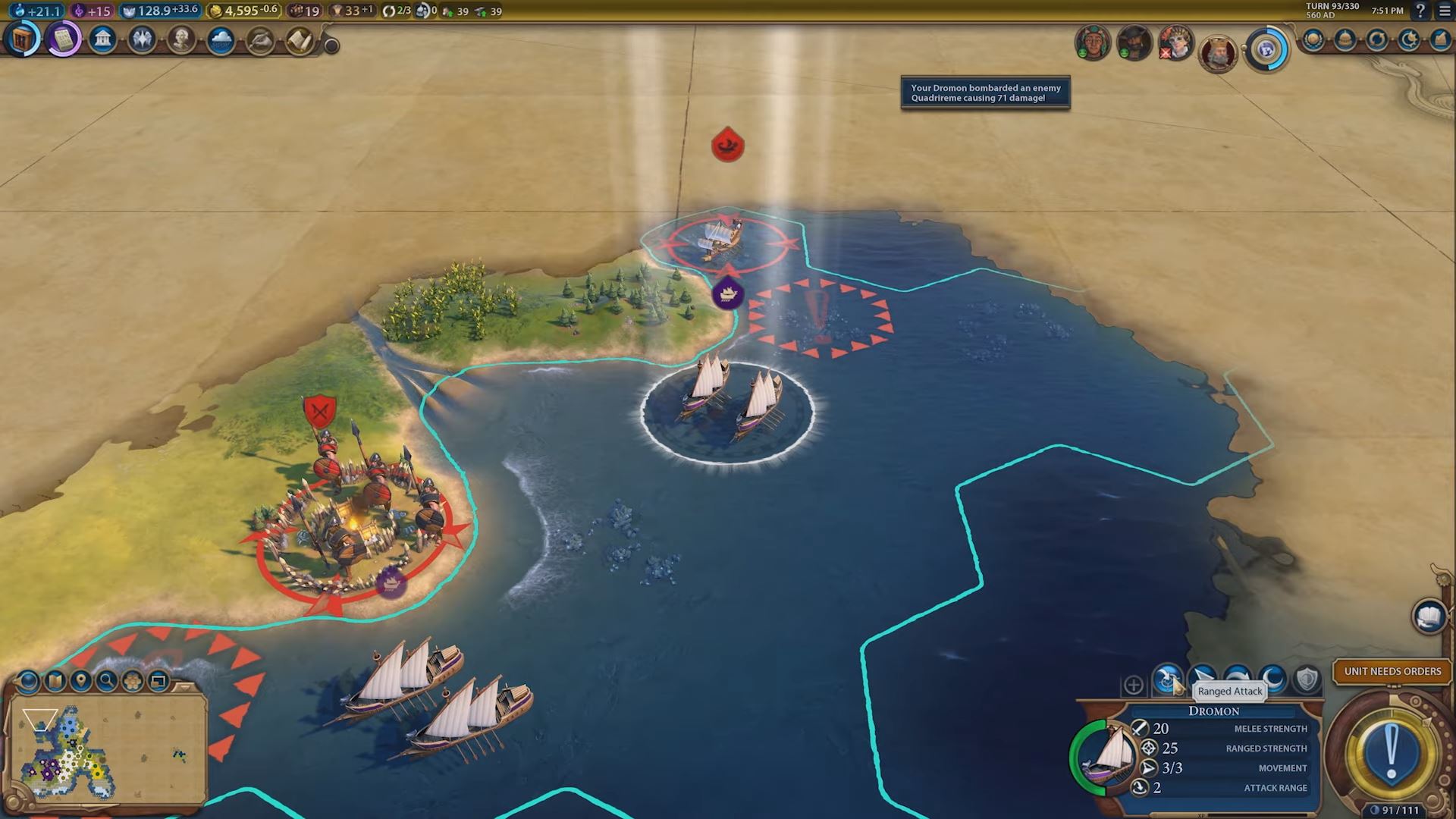Show the Great People screen
1456x819 pixels.
pos(181,39)
